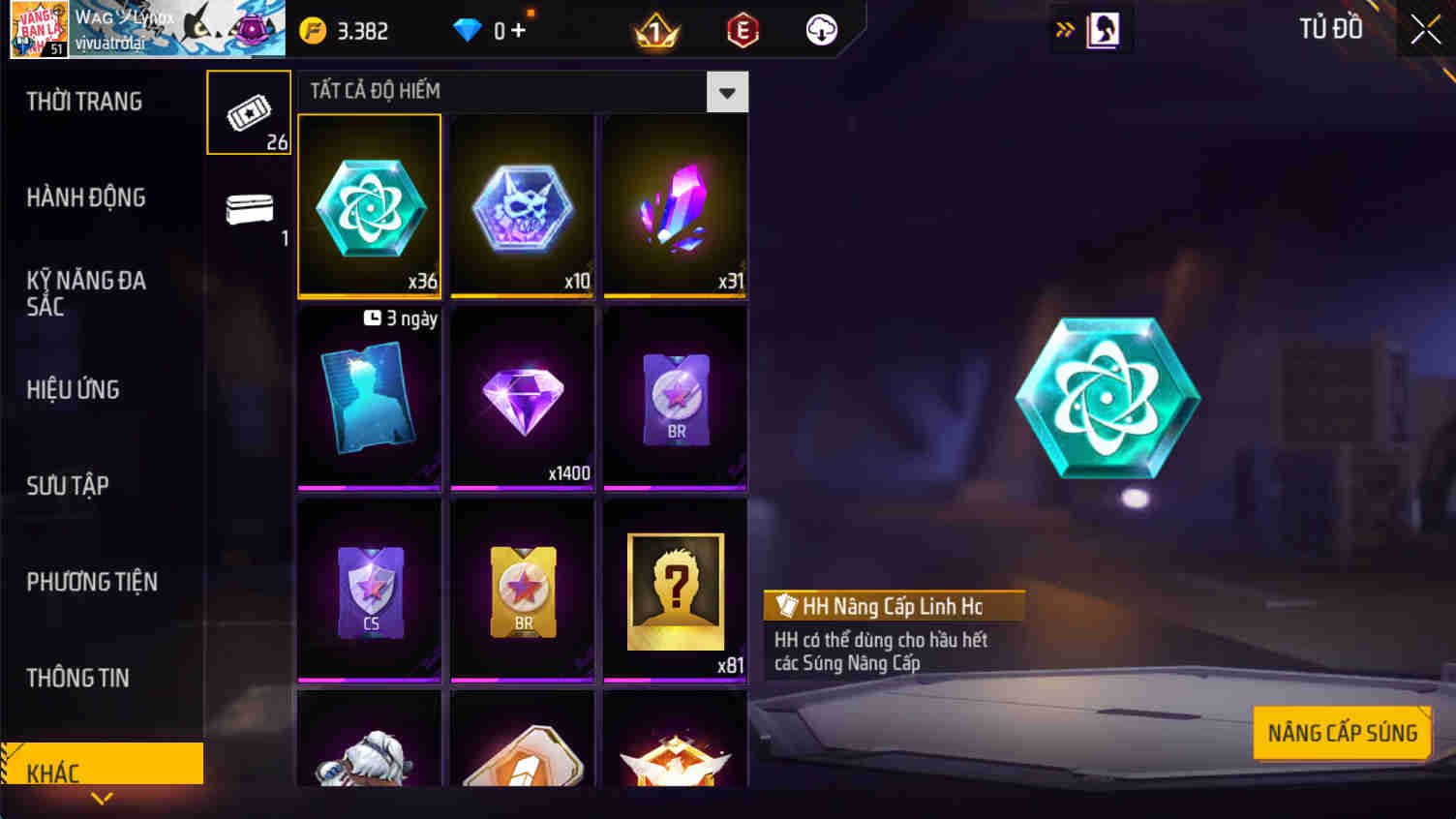Image resolution: width=1456 pixels, height=819 pixels.
Task: Open the Tất Cả Độ Hiếm dropdown
Action: pos(726,91)
